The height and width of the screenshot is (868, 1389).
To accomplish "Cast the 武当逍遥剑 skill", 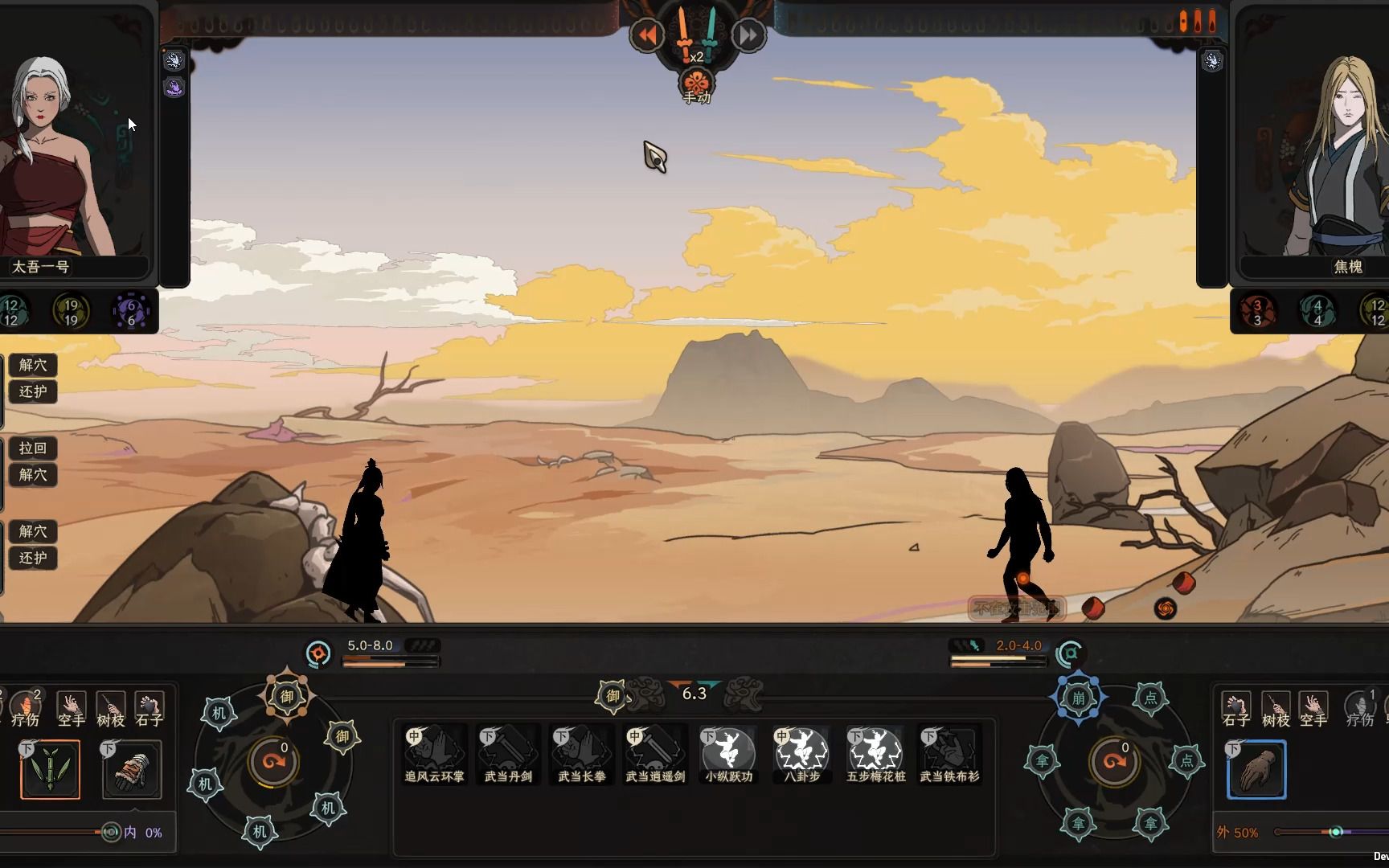I will (655, 753).
